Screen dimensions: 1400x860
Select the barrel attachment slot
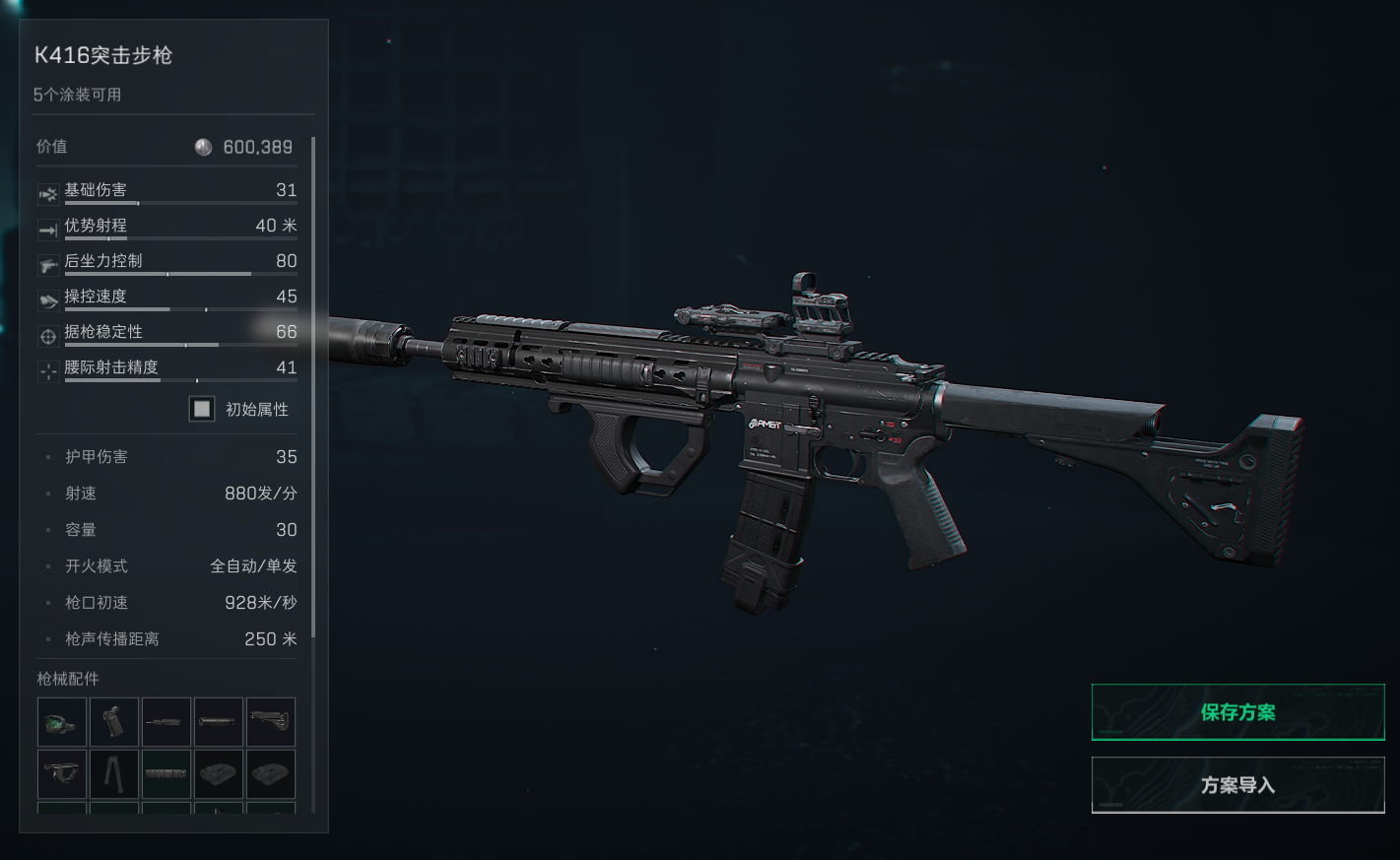click(167, 722)
